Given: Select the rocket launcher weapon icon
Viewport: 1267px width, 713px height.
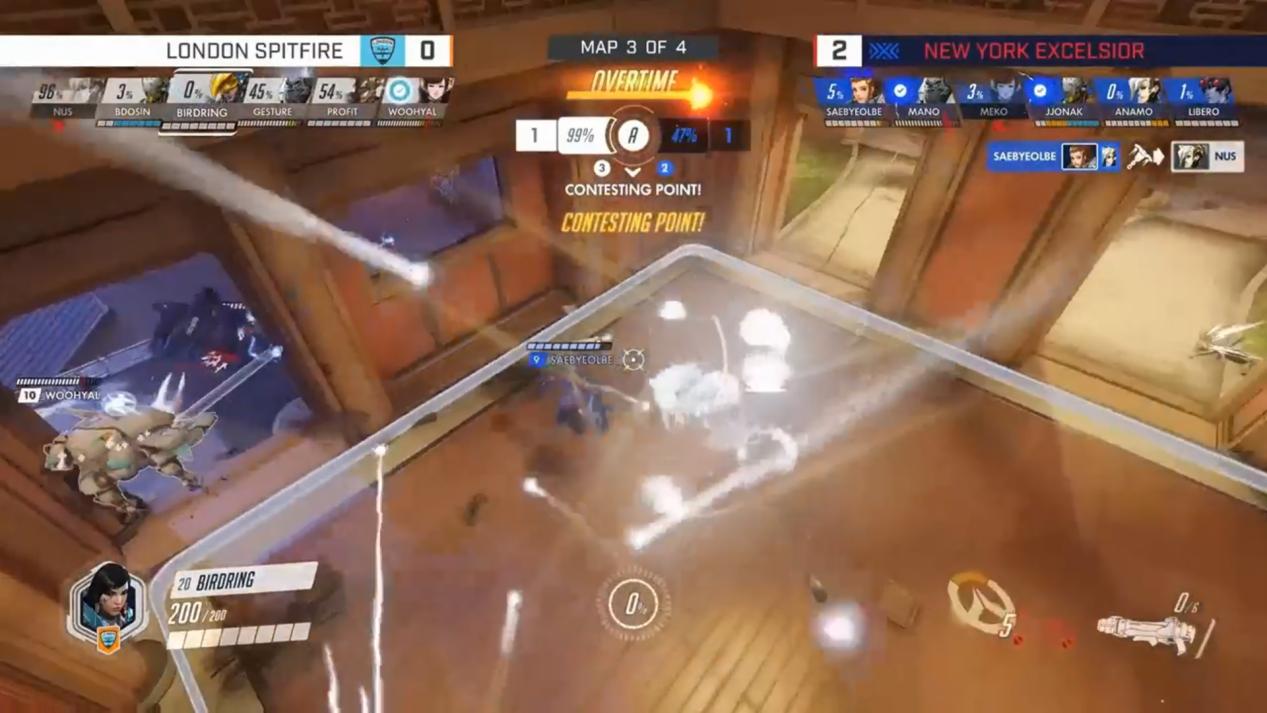Looking at the screenshot, I should (x=1145, y=629).
